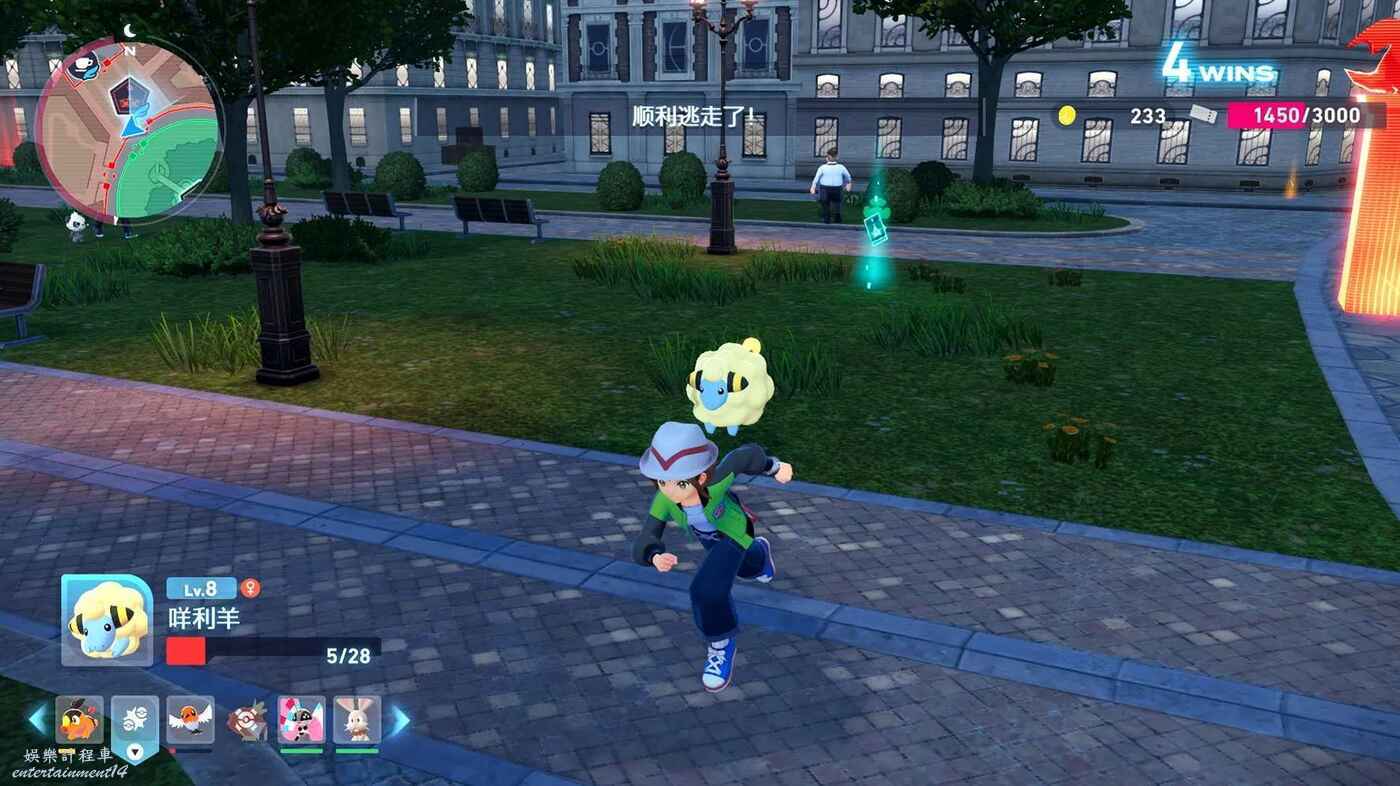Open the circular minimap
Image resolution: width=1400 pixels, height=786 pixels.
(x=128, y=130)
